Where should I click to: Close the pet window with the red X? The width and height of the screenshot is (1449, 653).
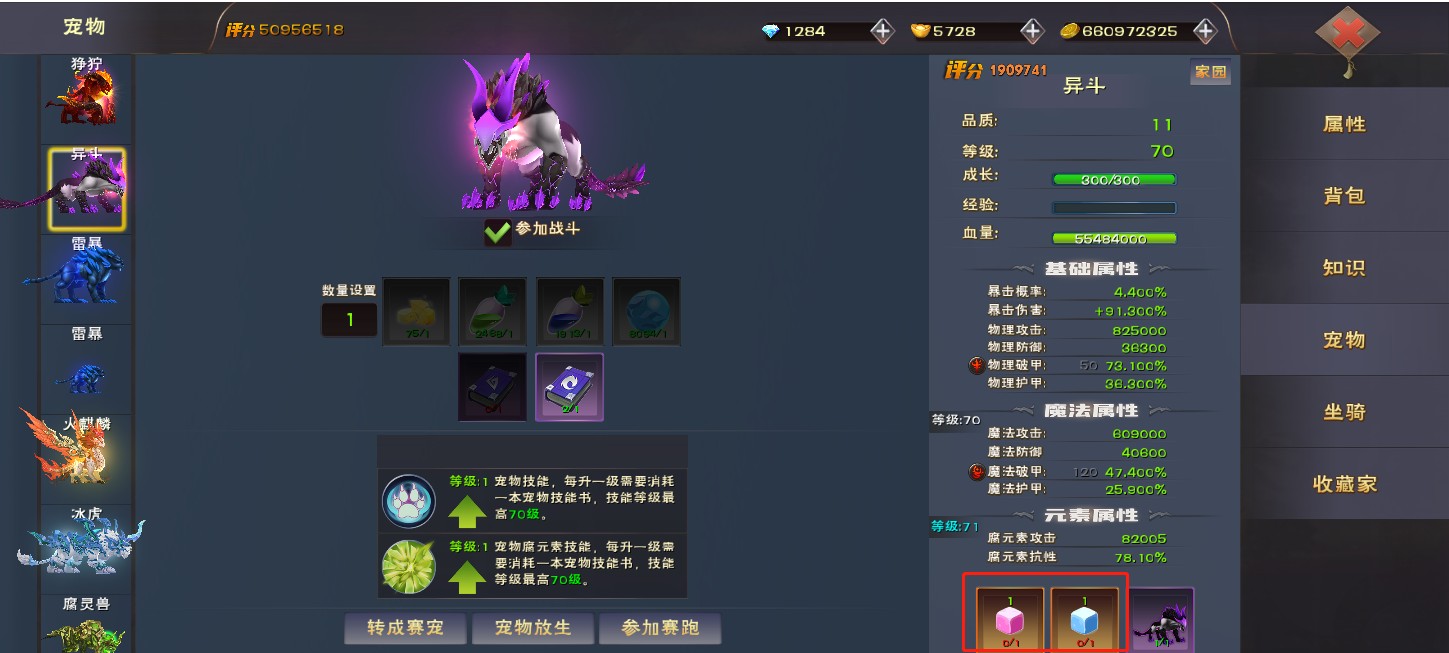point(1347,35)
